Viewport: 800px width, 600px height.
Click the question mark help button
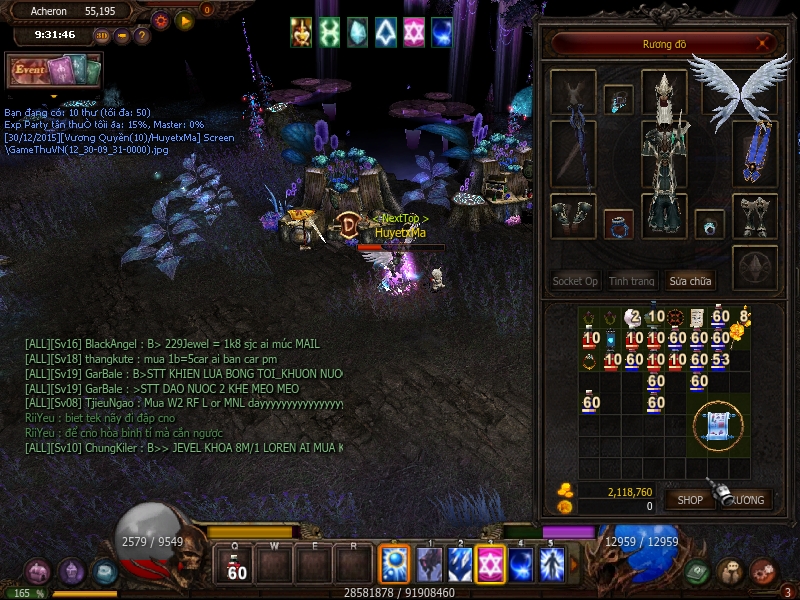pyautogui.click(x=142, y=36)
